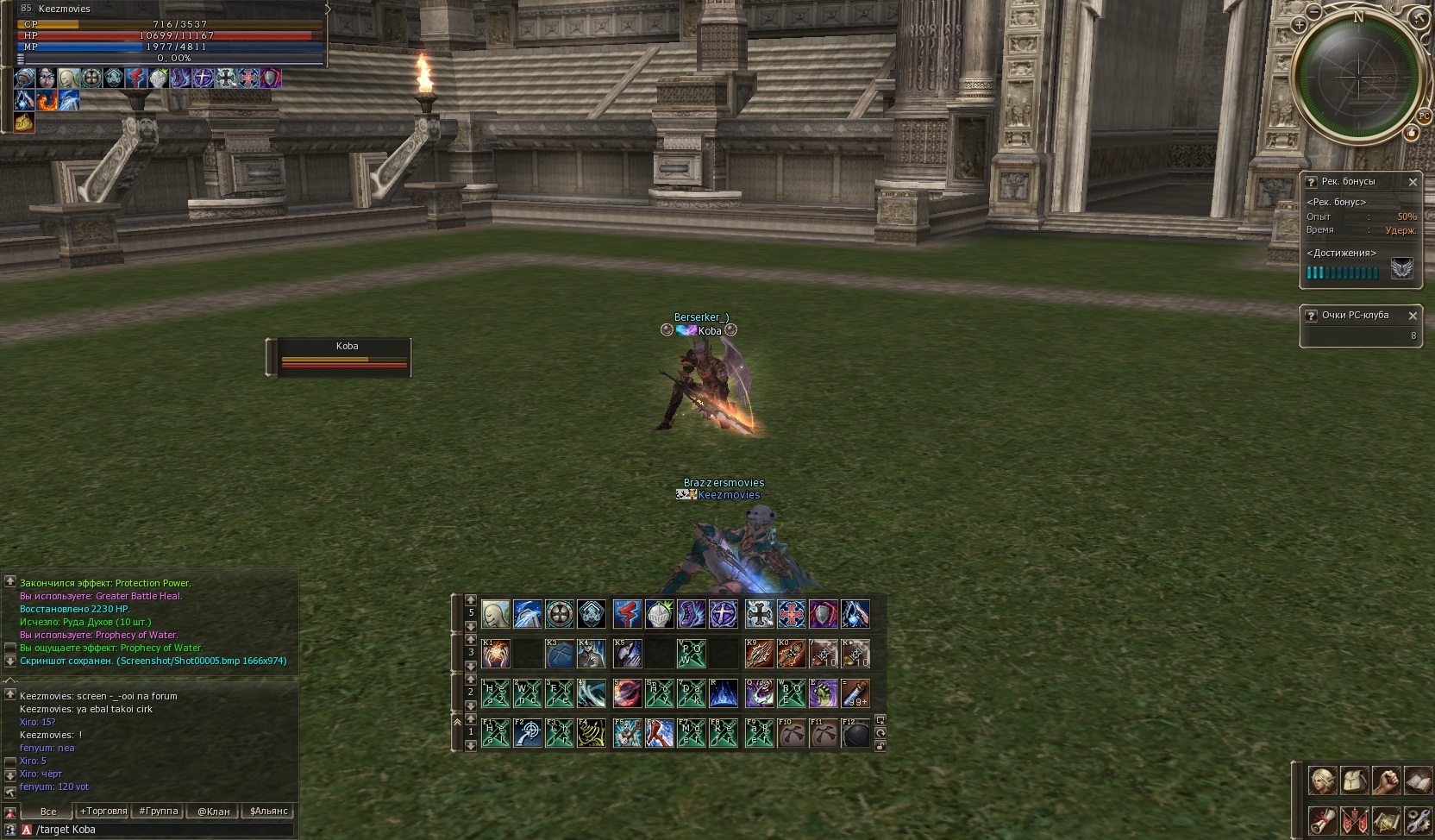Close the Рек. бонусы panel
The height and width of the screenshot is (840, 1435).
[1413, 182]
